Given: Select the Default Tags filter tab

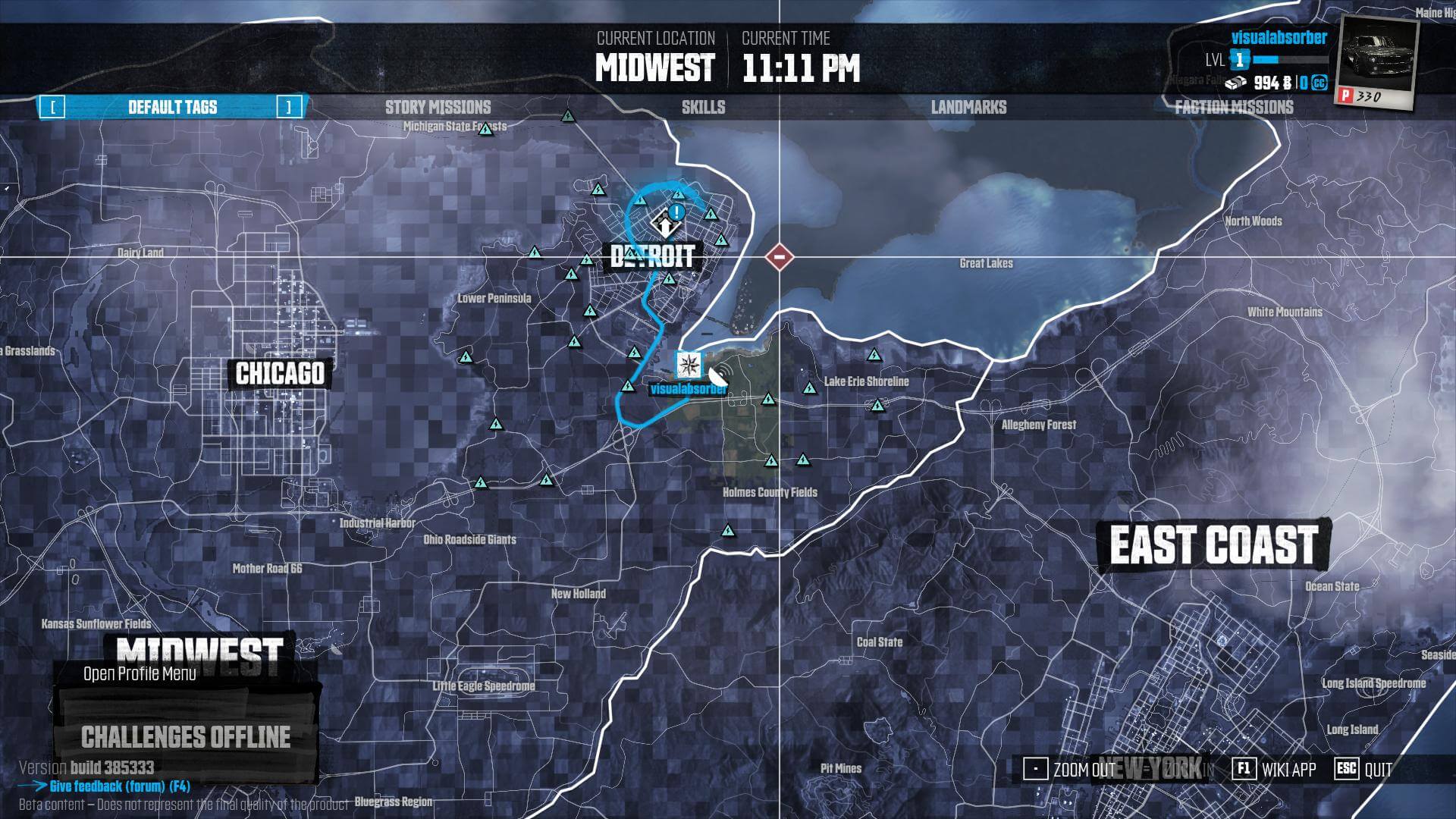Looking at the screenshot, I should 172,107.
